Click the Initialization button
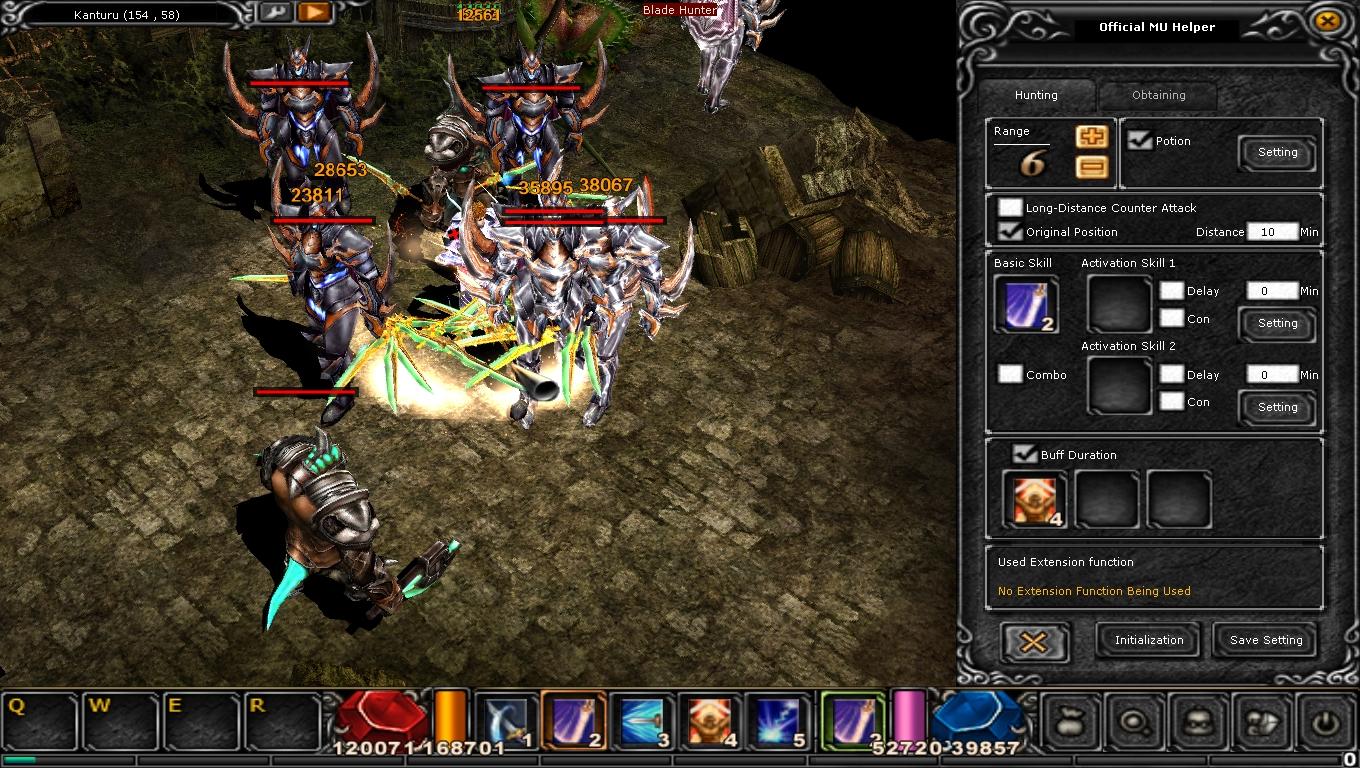1360x768 pixels. [1149, 640]
